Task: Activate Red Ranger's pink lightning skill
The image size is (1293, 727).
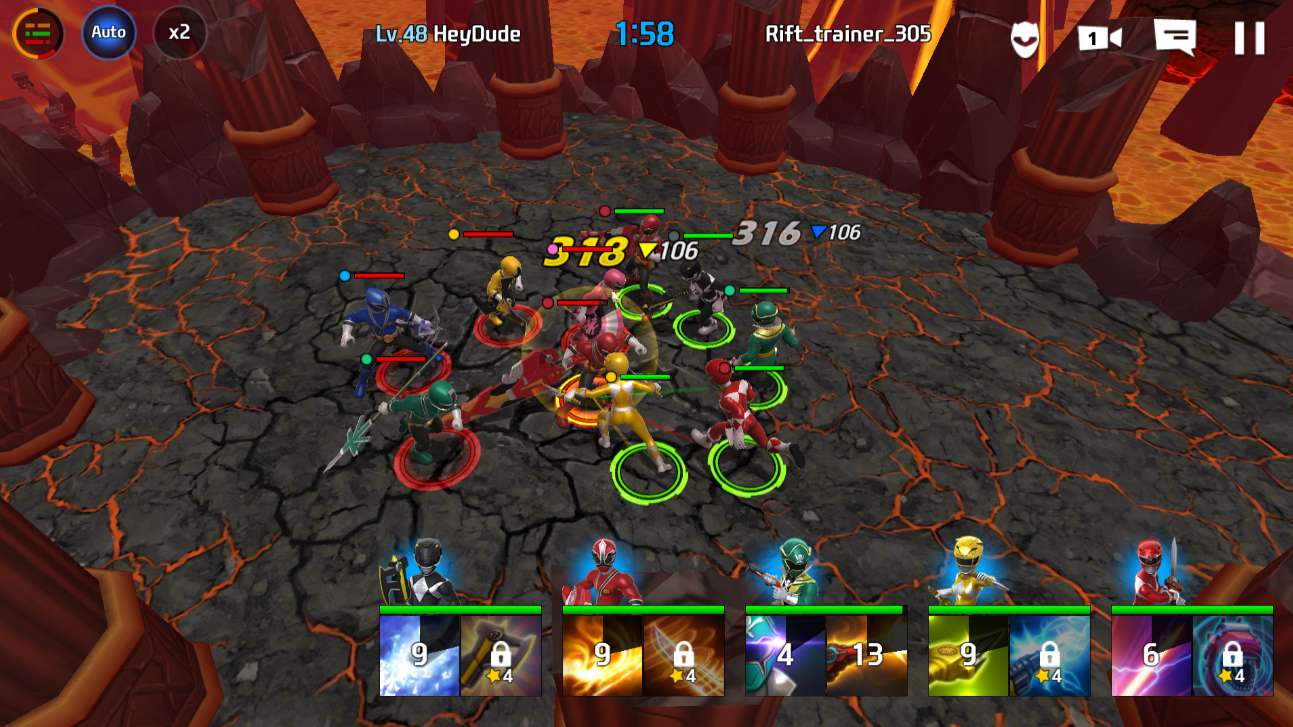Action: (1151, 655)
